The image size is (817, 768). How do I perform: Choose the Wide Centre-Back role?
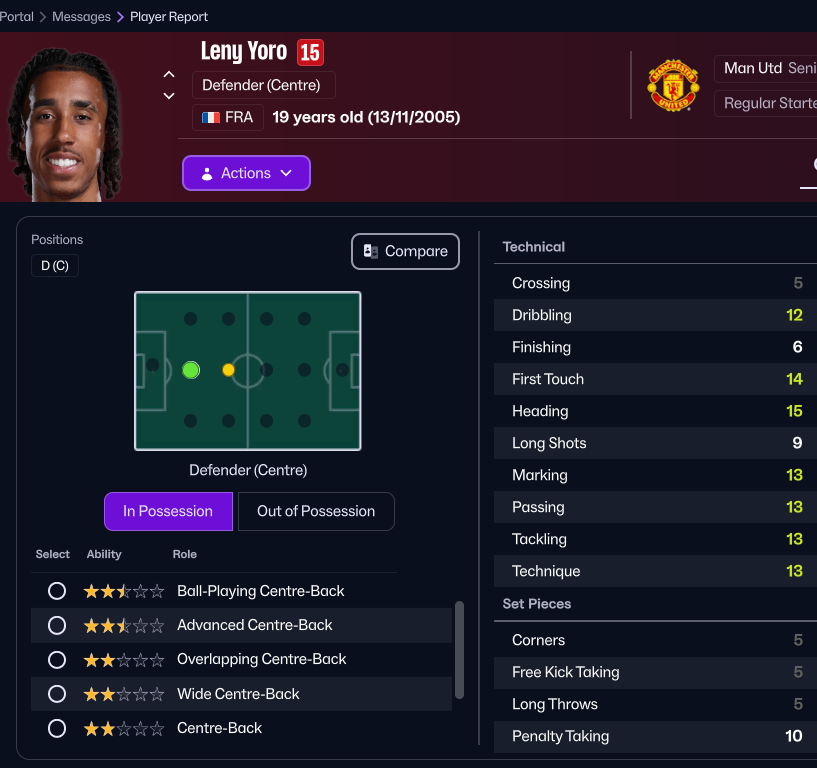tap(57, 694)
